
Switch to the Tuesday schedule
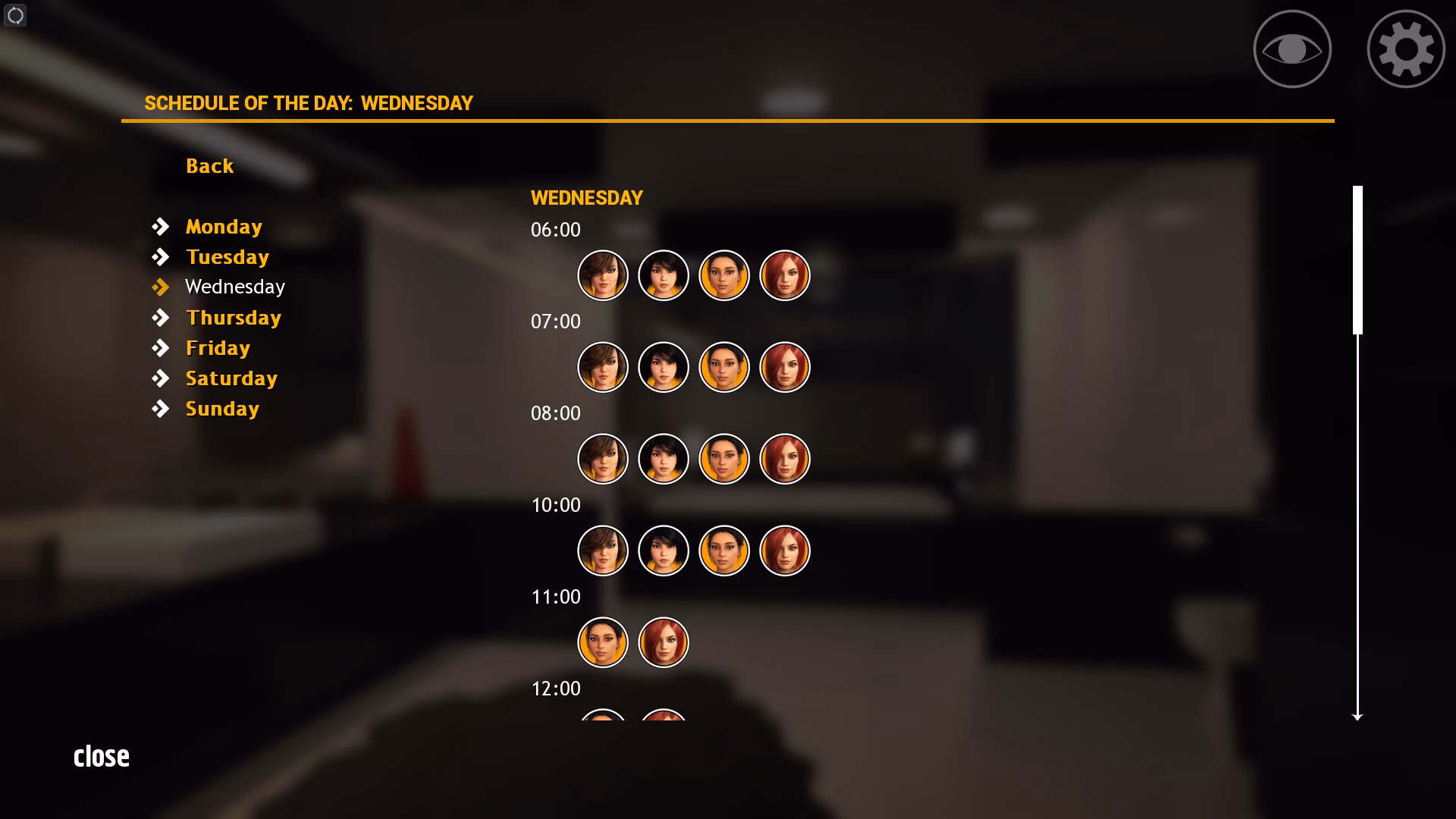(227, 256)
